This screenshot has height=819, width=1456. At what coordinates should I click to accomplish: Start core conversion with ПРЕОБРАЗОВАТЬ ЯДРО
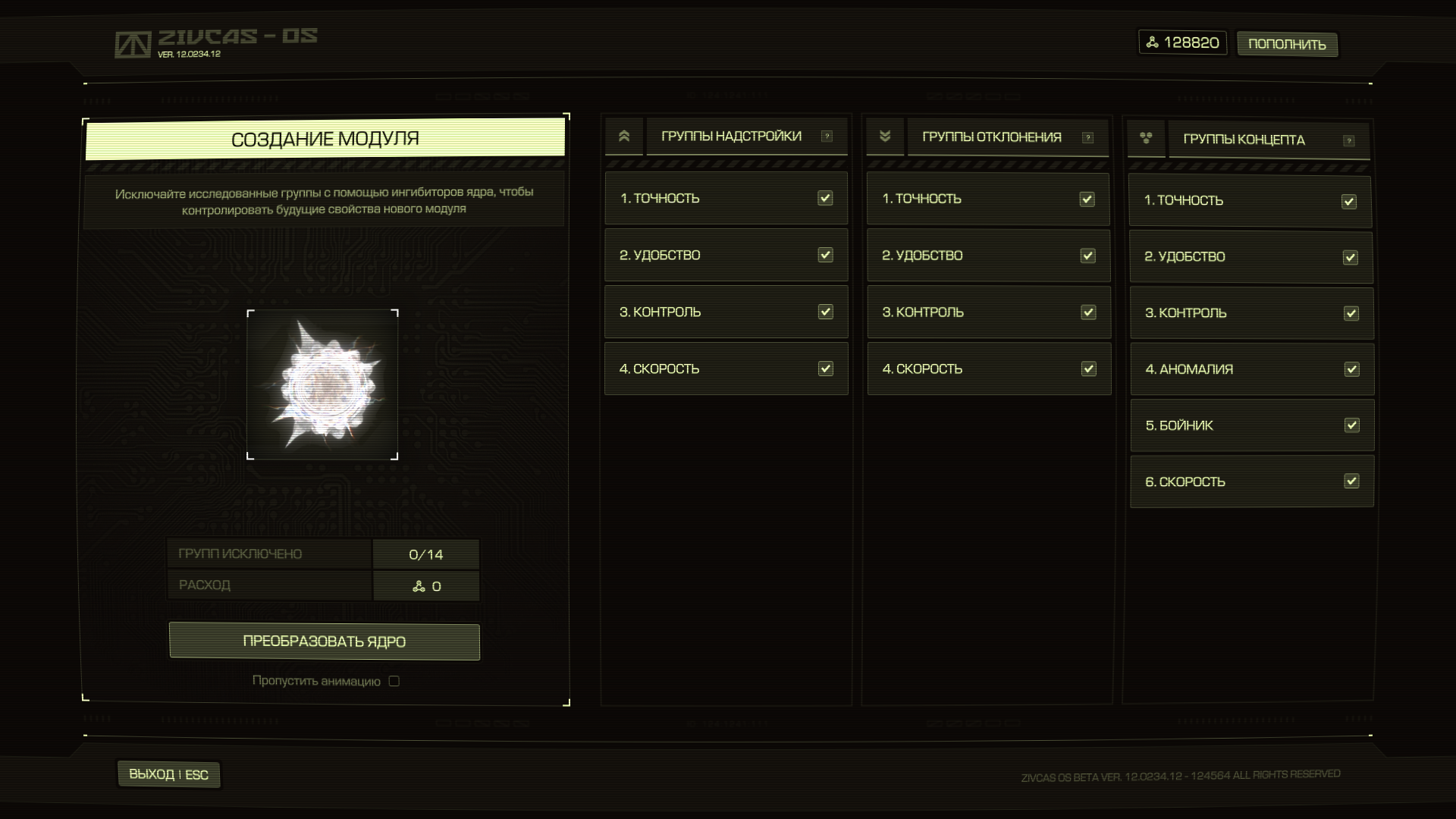click(x=324, y=642)
